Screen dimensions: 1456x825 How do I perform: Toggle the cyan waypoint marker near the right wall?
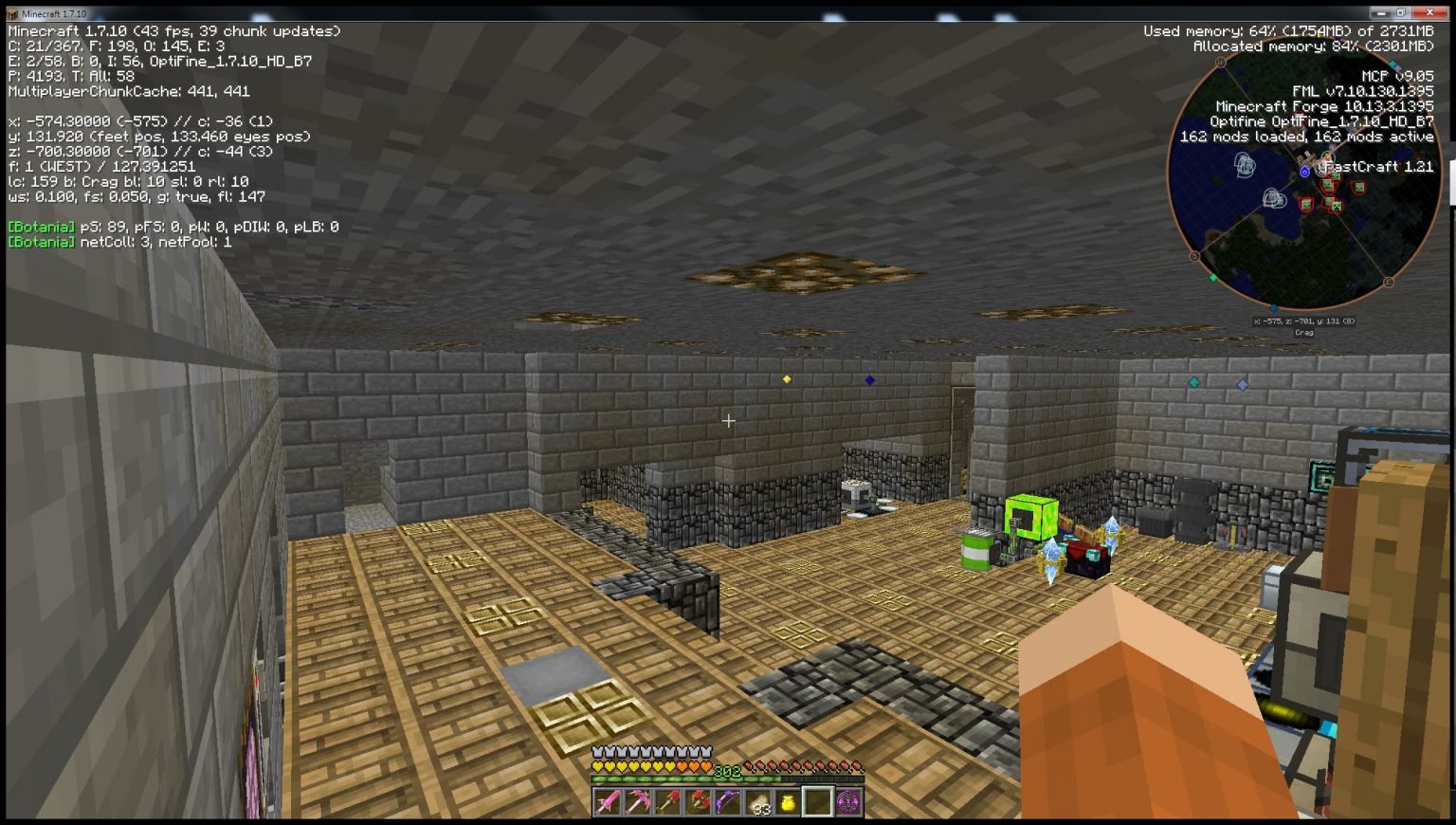(1193, 383)
